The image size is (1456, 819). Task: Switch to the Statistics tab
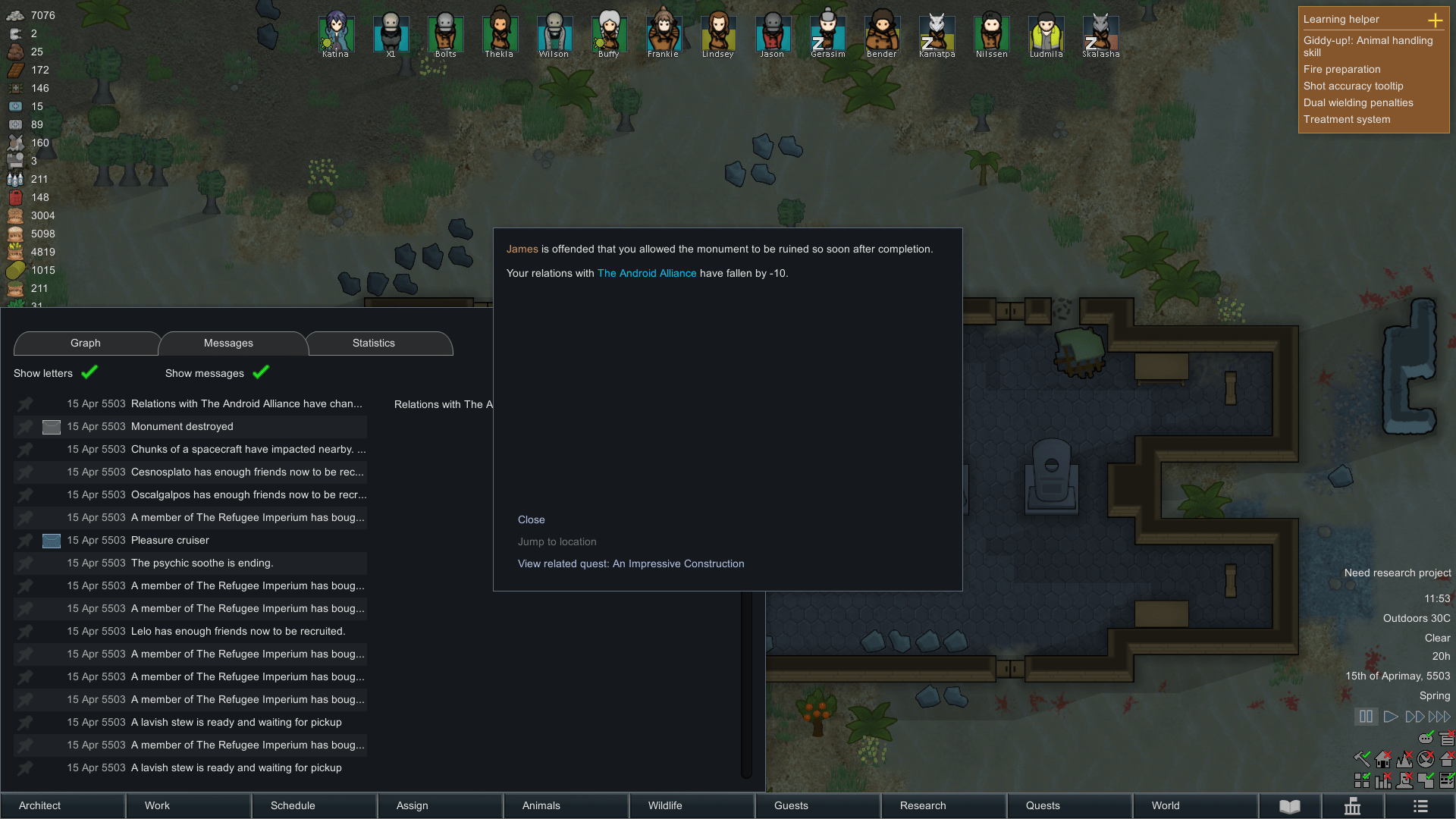[x=372, y=343]
